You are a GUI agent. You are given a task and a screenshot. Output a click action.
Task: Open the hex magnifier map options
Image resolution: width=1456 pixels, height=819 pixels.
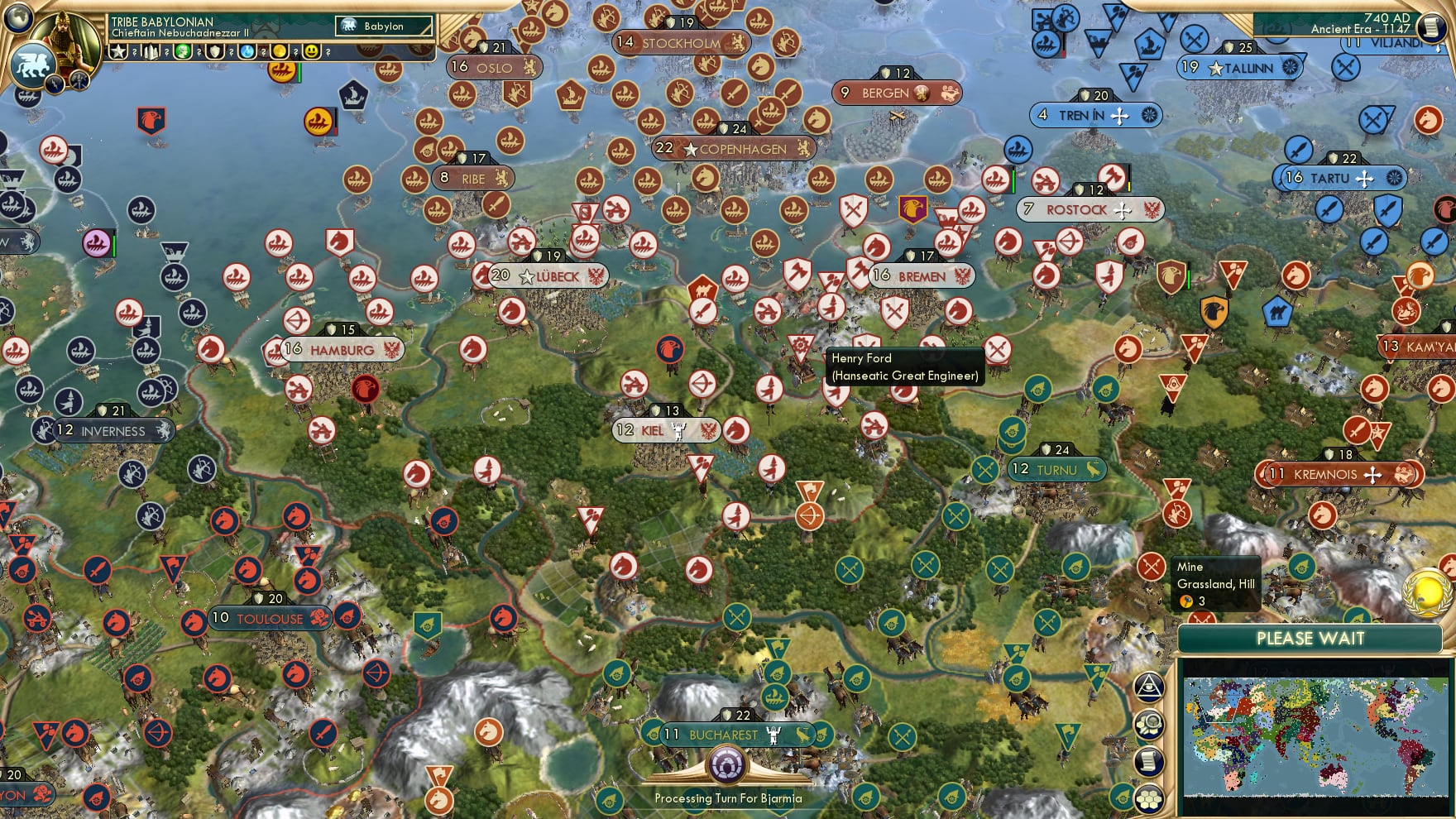point(1149,725)
